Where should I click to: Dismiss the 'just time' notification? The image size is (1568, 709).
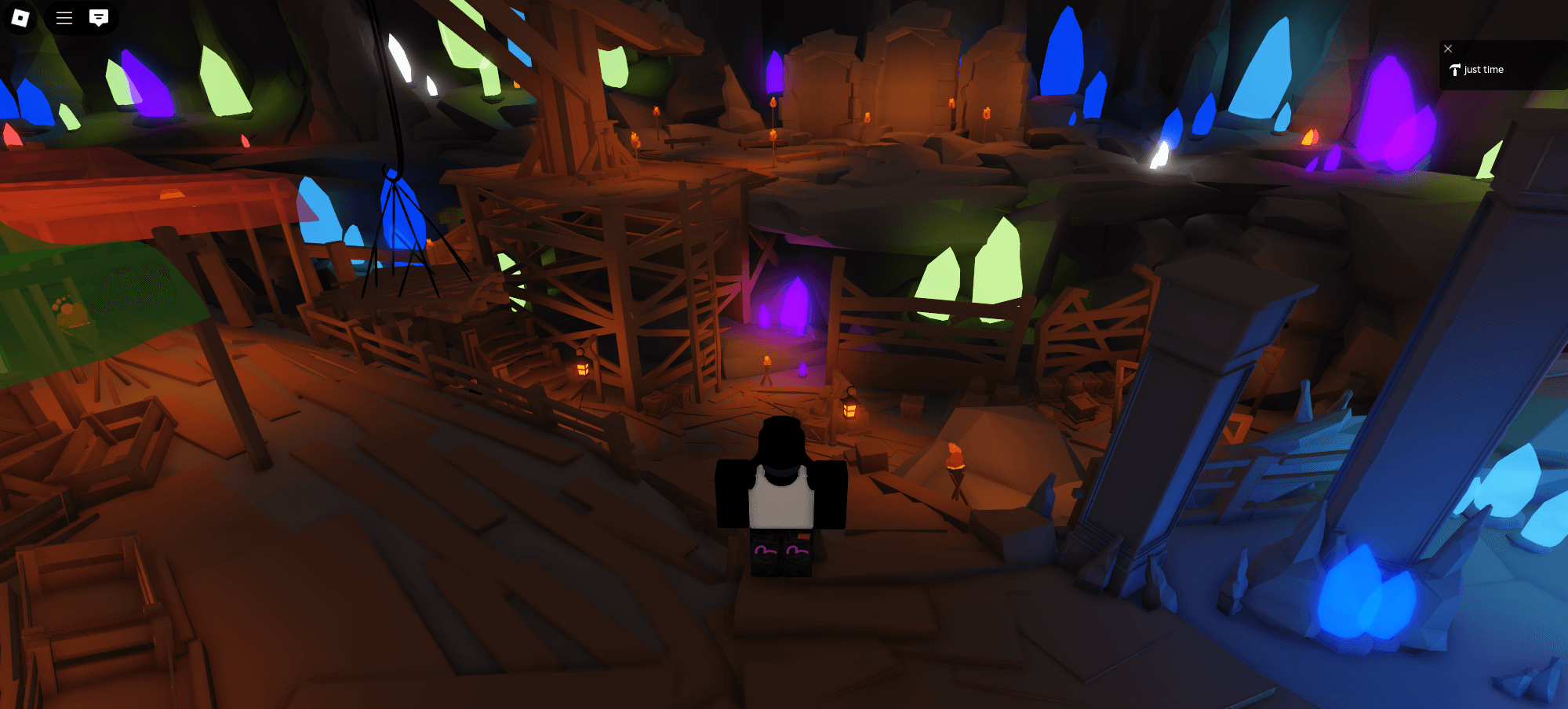[1447, 49]
